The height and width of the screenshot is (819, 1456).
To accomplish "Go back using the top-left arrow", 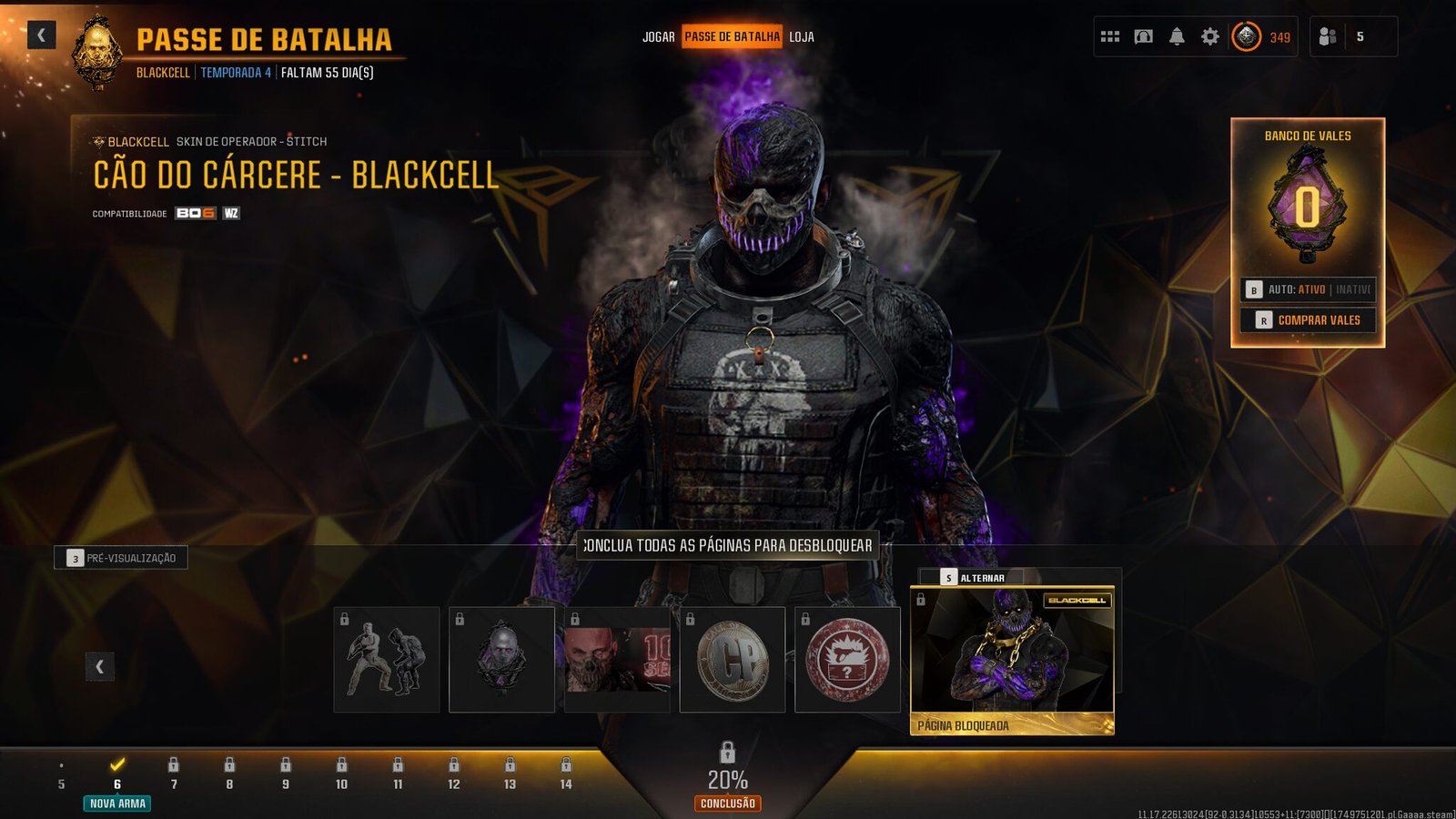I will 41,35.
